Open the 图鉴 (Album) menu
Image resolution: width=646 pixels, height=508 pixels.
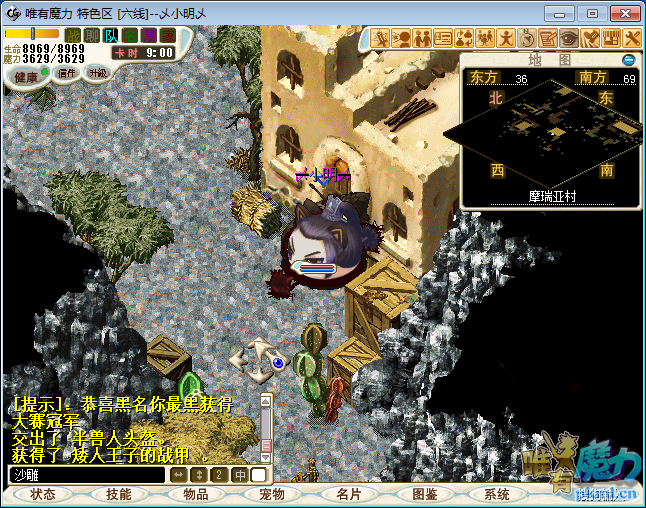424,494
